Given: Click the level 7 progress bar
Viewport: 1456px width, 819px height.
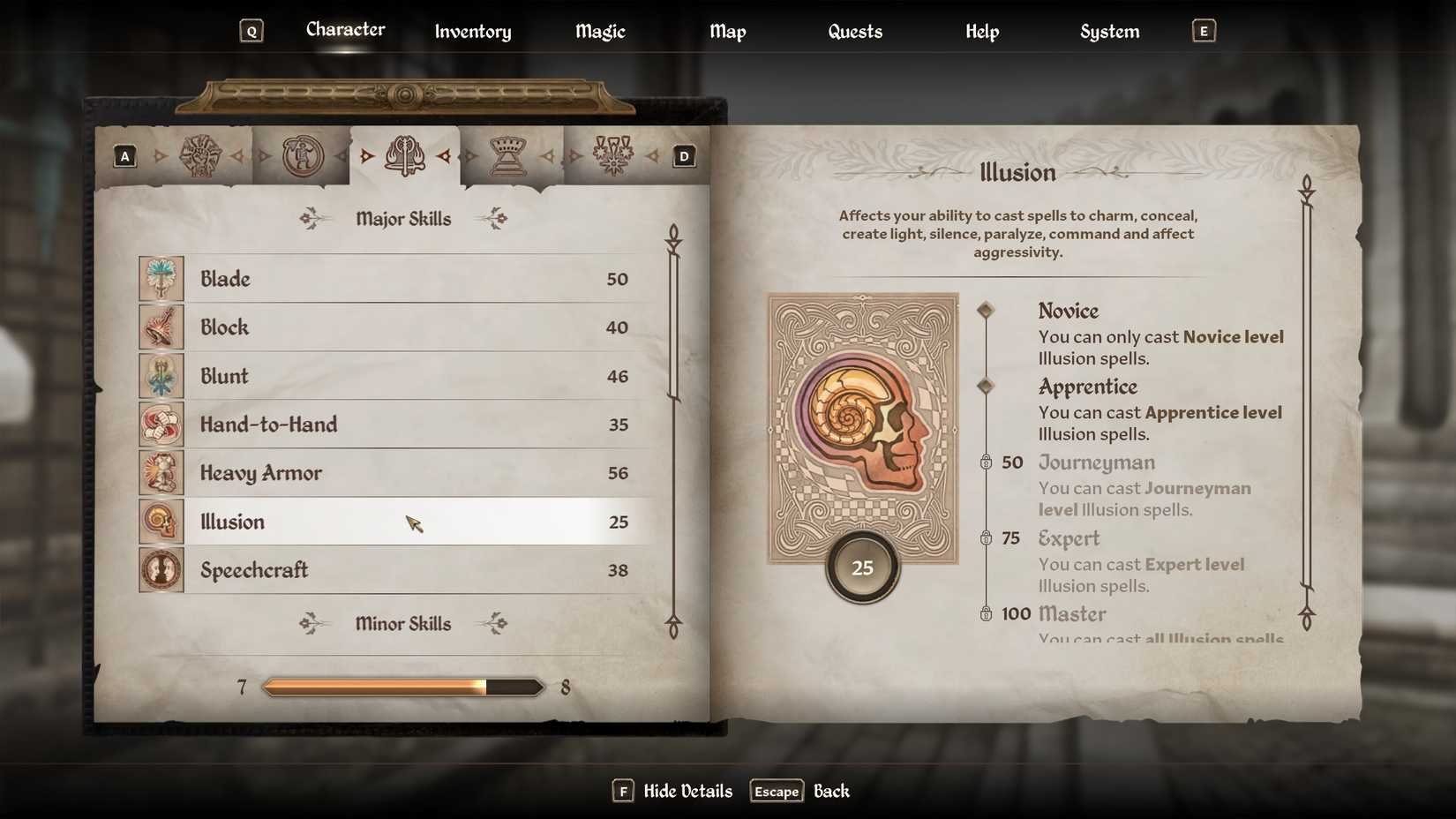Looking at the screenshot, I should [402, 686].
